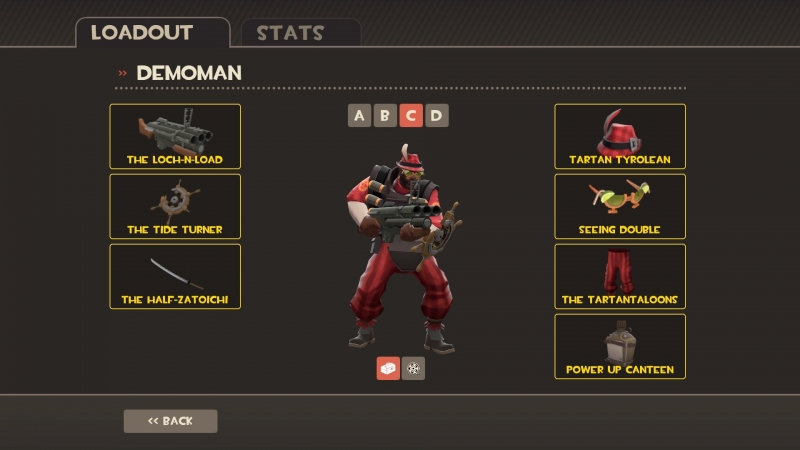This screenshot has height=450, width=800.
Task: Click the snowflake icon below the character
Action: coord(413,368)
